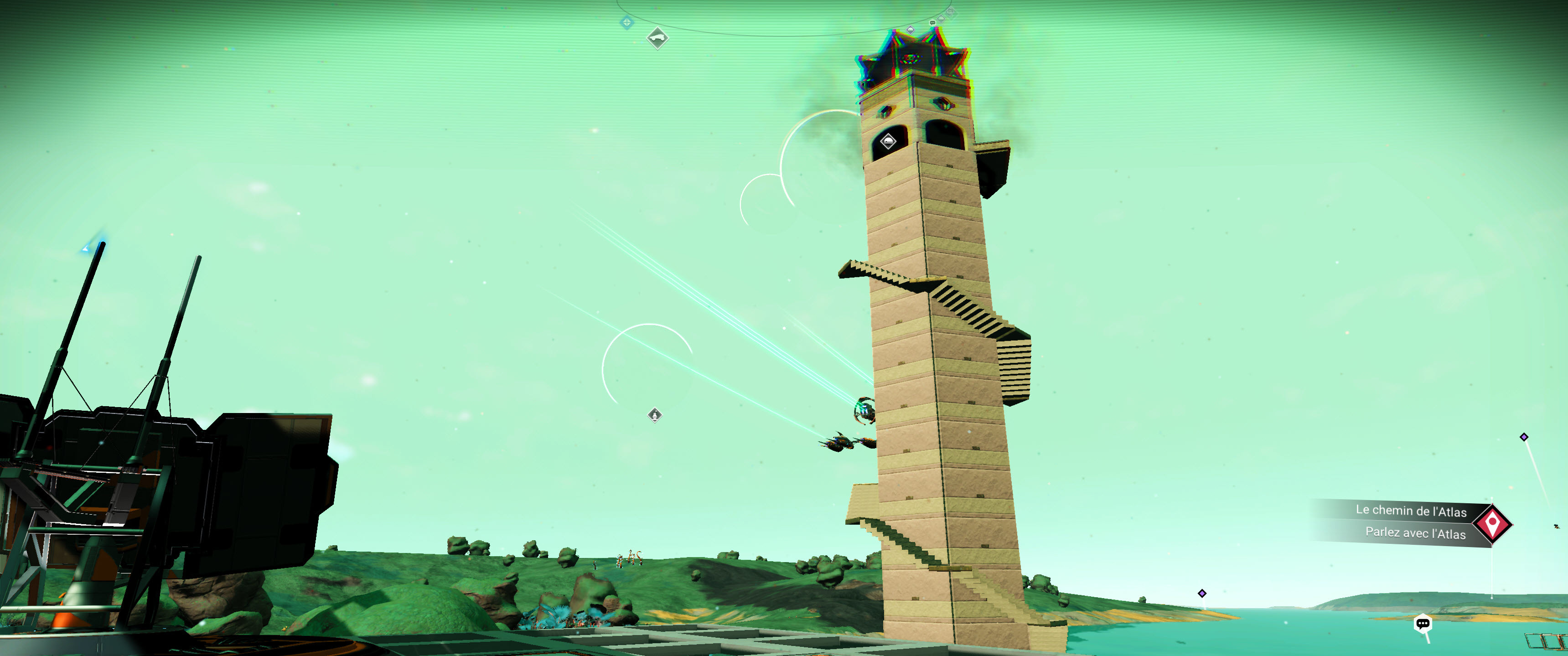
Task: Select the dome marker on the tower archway
Action: pyautogui.click(x=888, y=142)
